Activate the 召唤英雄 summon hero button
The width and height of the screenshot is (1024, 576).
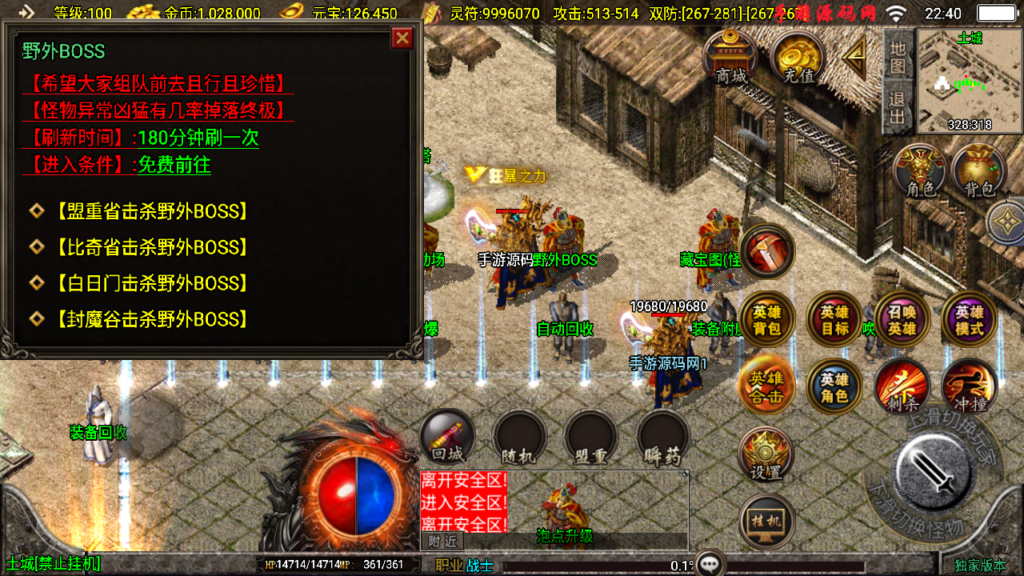coord(902,319)
